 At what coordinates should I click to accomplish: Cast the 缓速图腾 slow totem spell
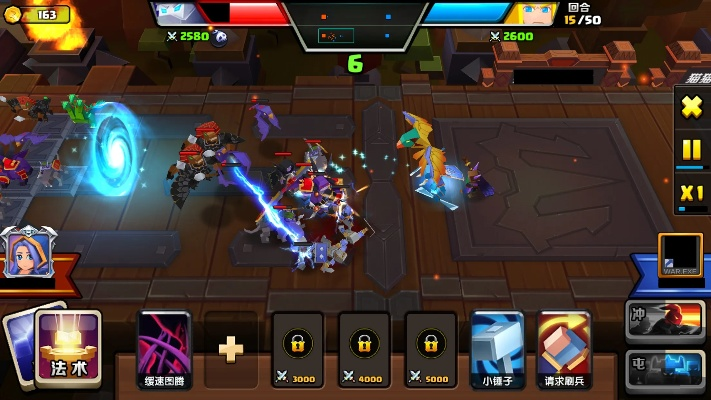pos(164,347)
